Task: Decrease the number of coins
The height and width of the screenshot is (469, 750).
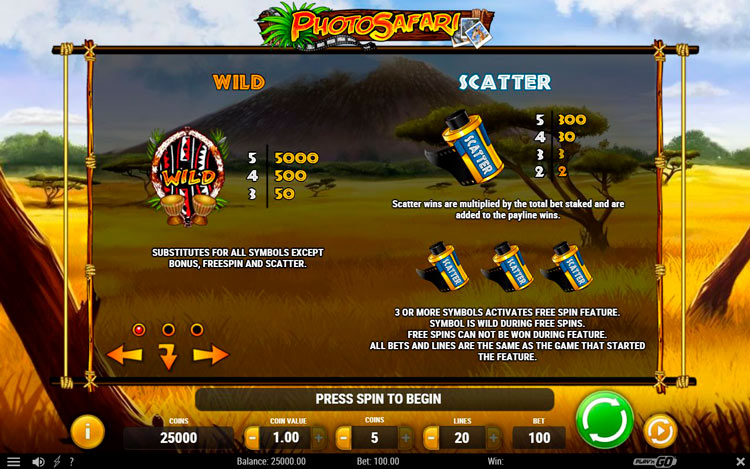Action: point(343,437)
